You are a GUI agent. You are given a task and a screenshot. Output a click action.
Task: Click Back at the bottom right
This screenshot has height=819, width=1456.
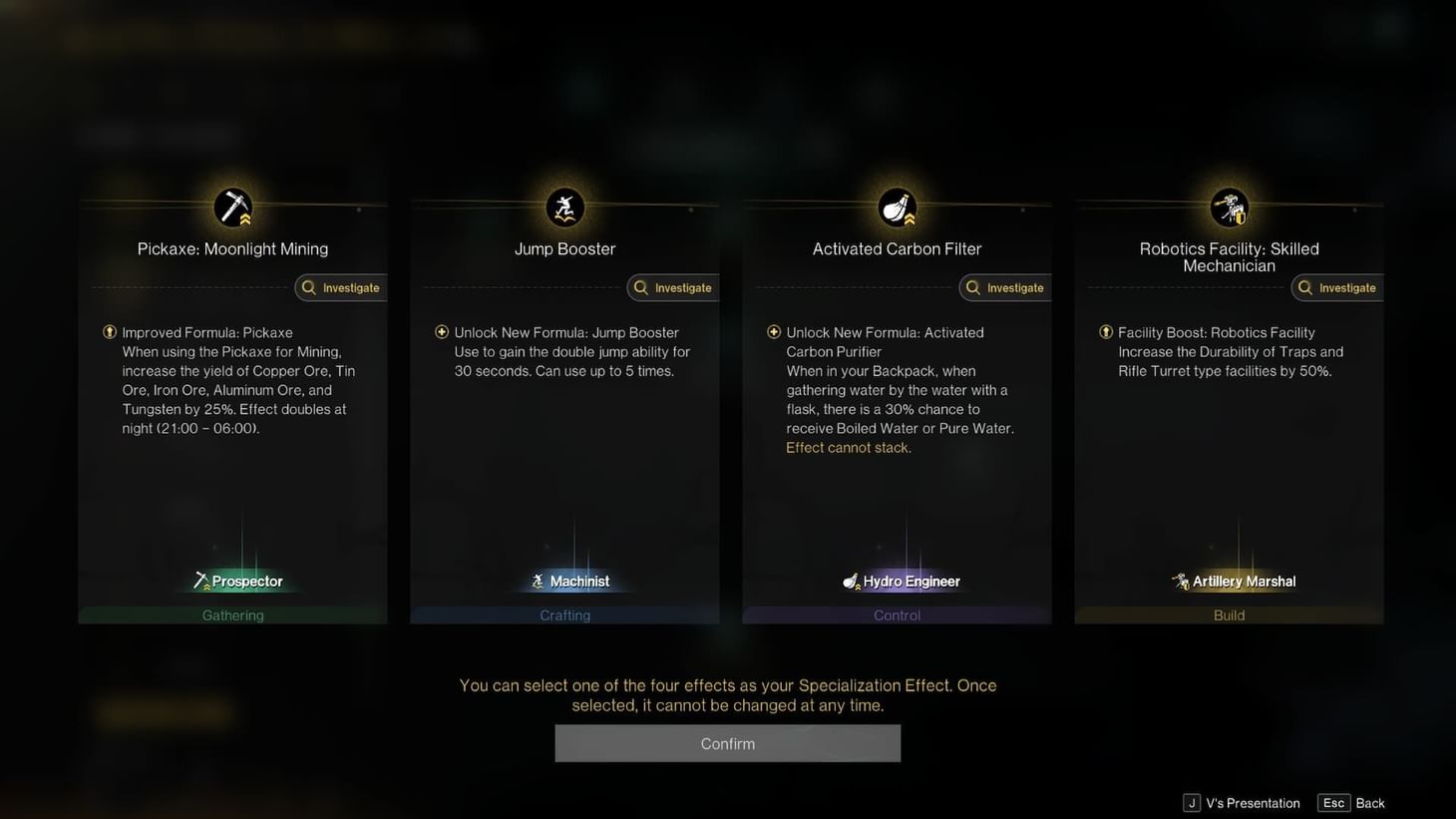click(1370, 803)
